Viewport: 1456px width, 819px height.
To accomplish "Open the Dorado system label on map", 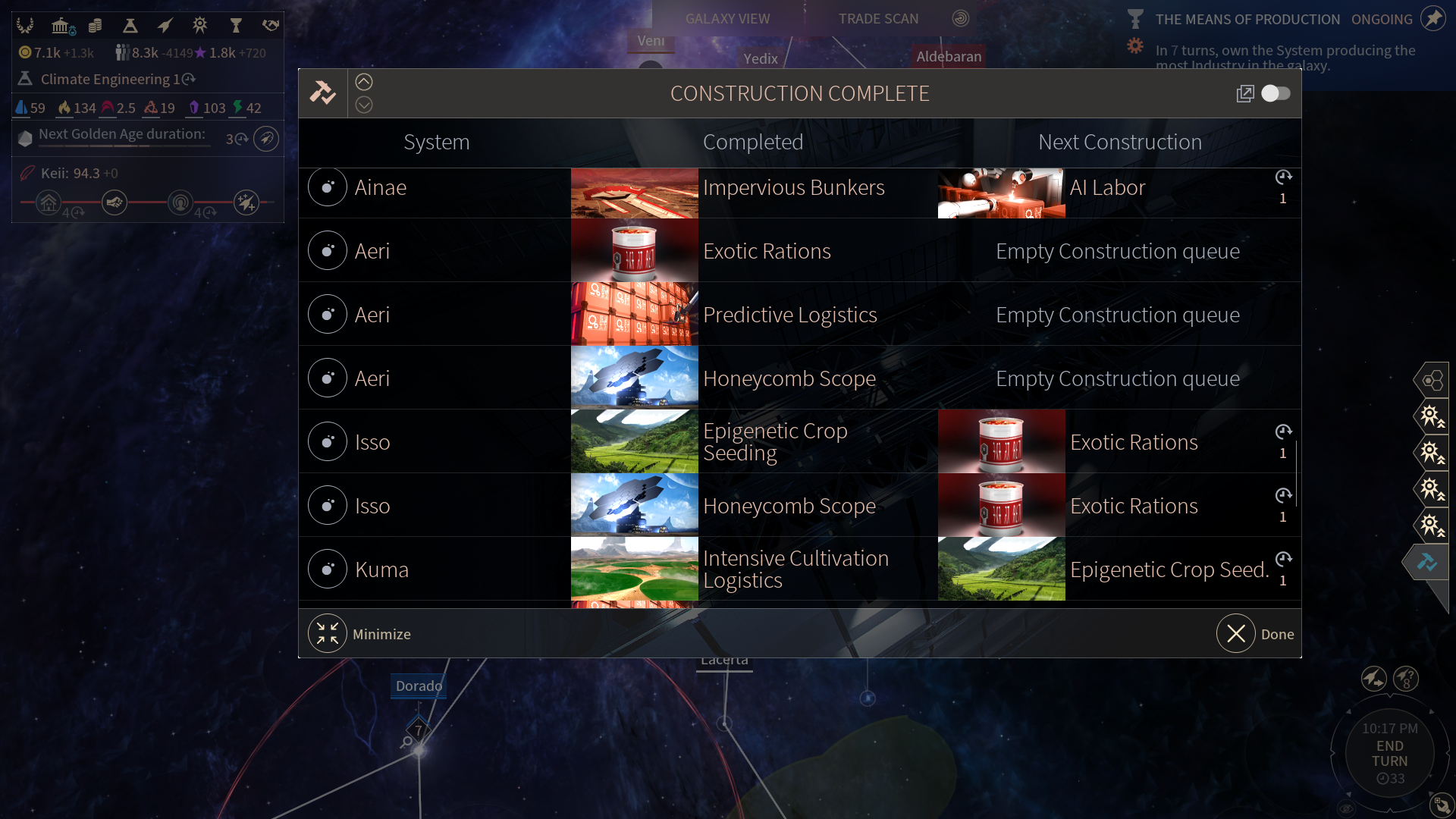I will [x=419, y=686].
